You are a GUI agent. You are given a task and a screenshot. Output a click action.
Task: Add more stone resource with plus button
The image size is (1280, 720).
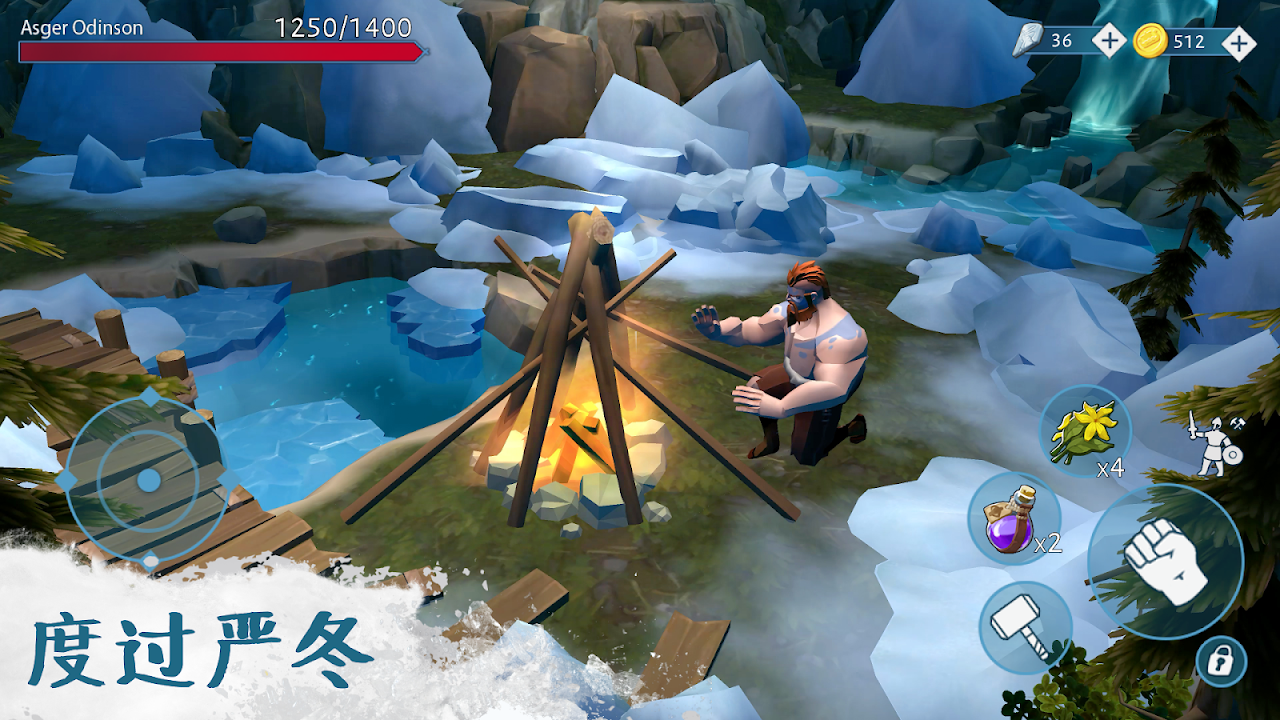pos(1108,41)
